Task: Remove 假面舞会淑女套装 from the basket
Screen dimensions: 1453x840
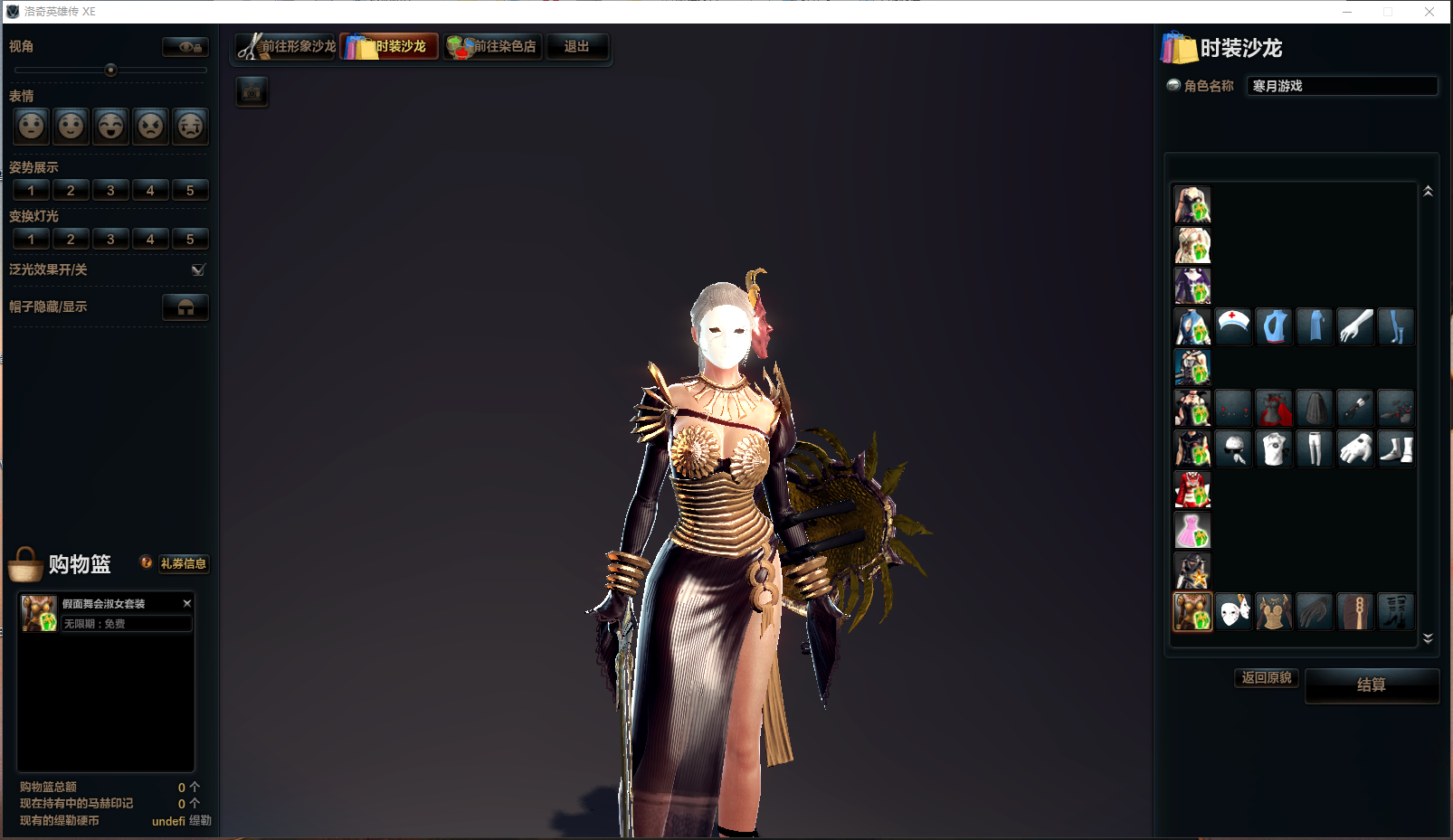Action: (x=187, y=603)
